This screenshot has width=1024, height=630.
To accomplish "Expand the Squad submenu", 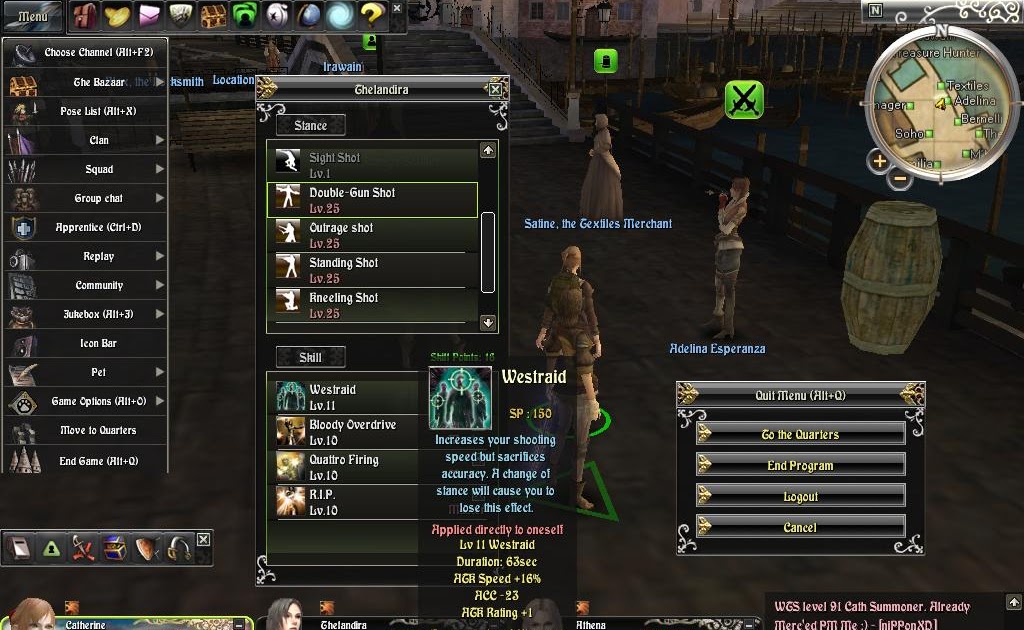I will point(98,169).
